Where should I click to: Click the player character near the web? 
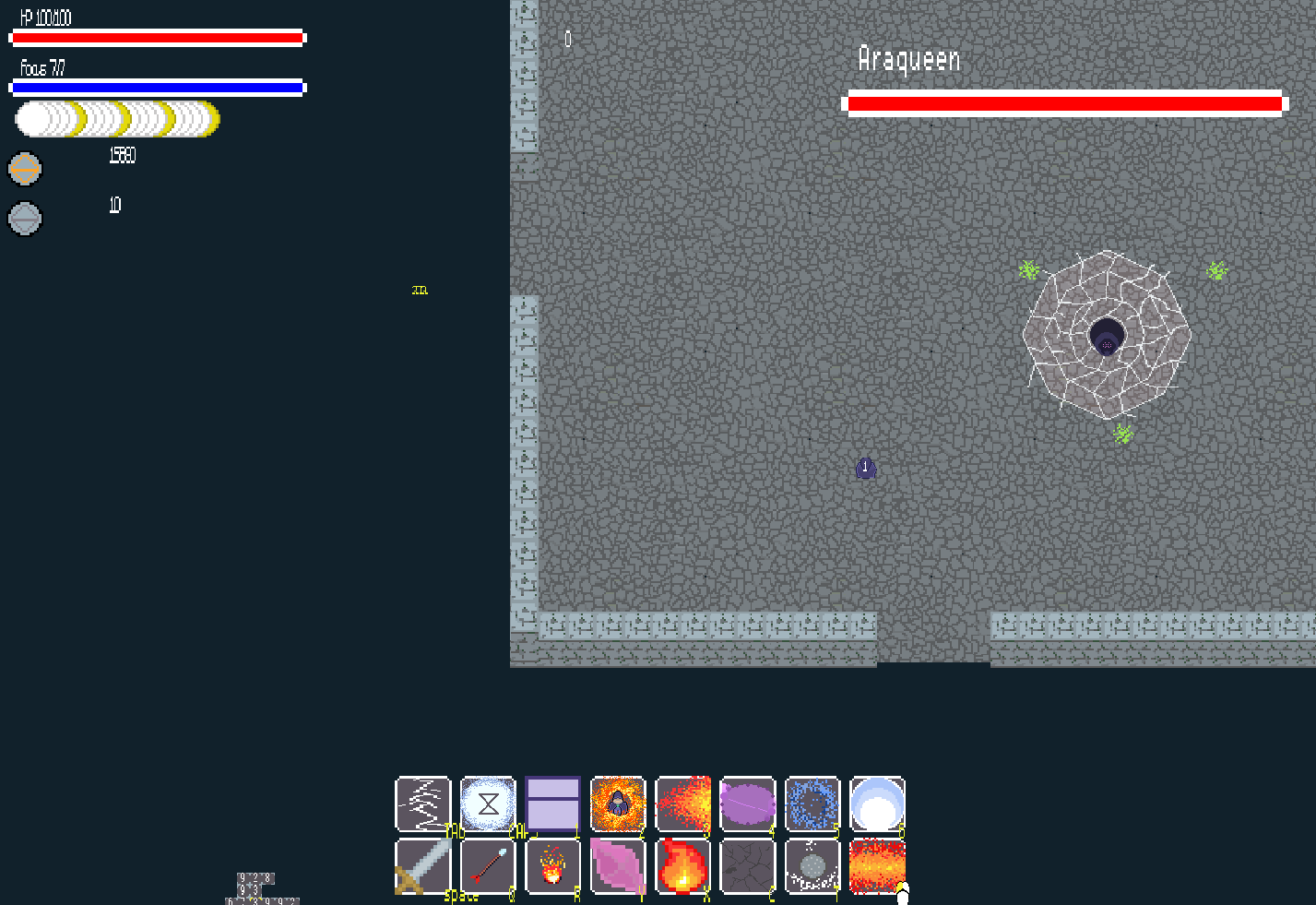tap(865, 468)
